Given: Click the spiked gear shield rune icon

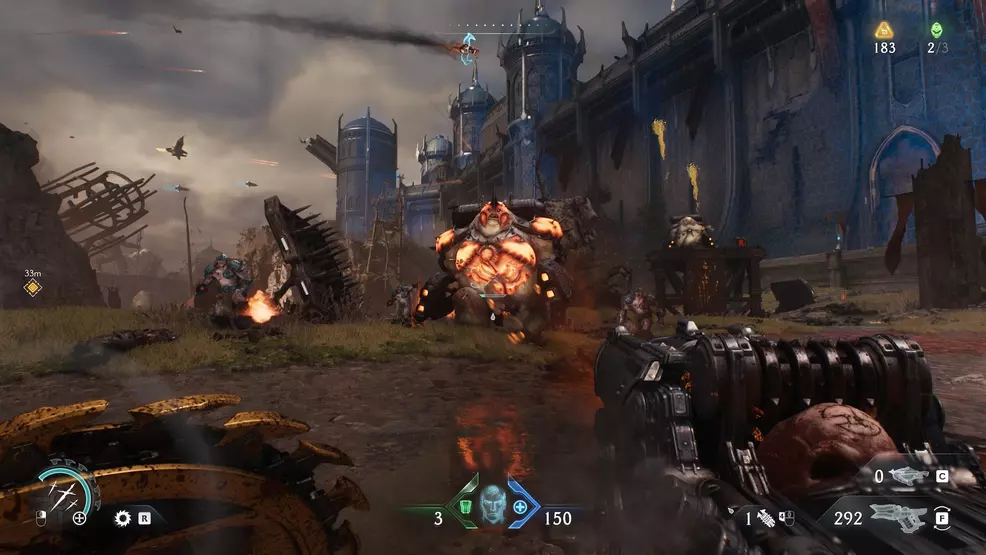Looking at the screenshot, I should click(x=123, y=518).
